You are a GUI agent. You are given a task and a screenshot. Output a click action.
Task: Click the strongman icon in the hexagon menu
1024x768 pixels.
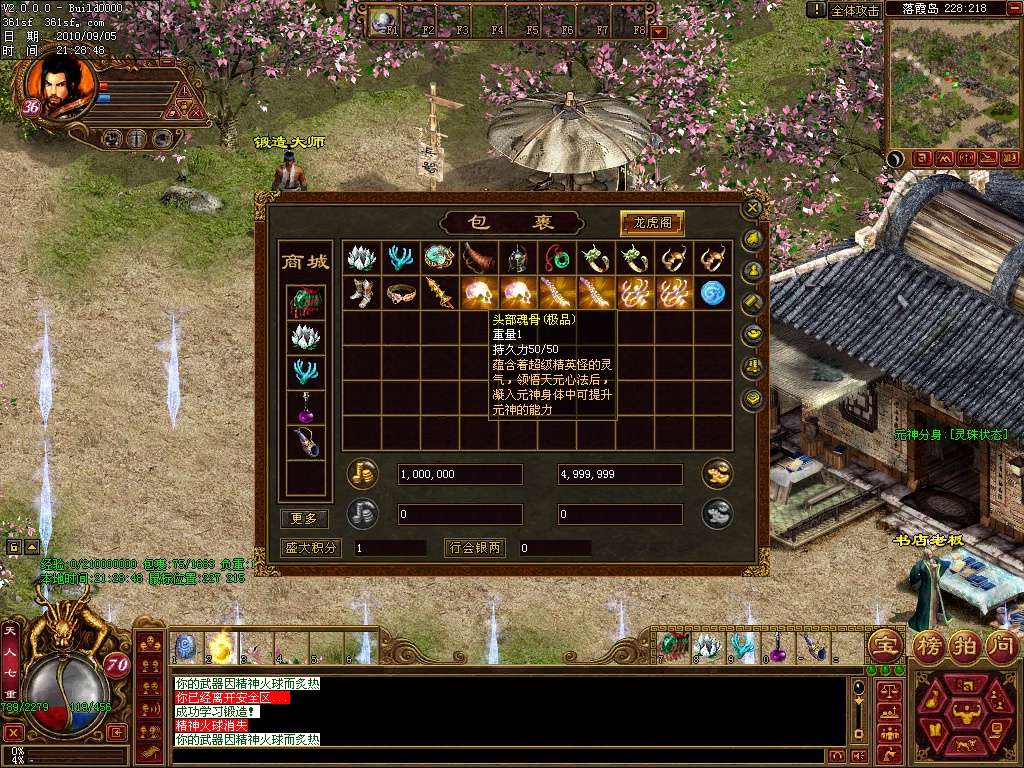(966, 713)
